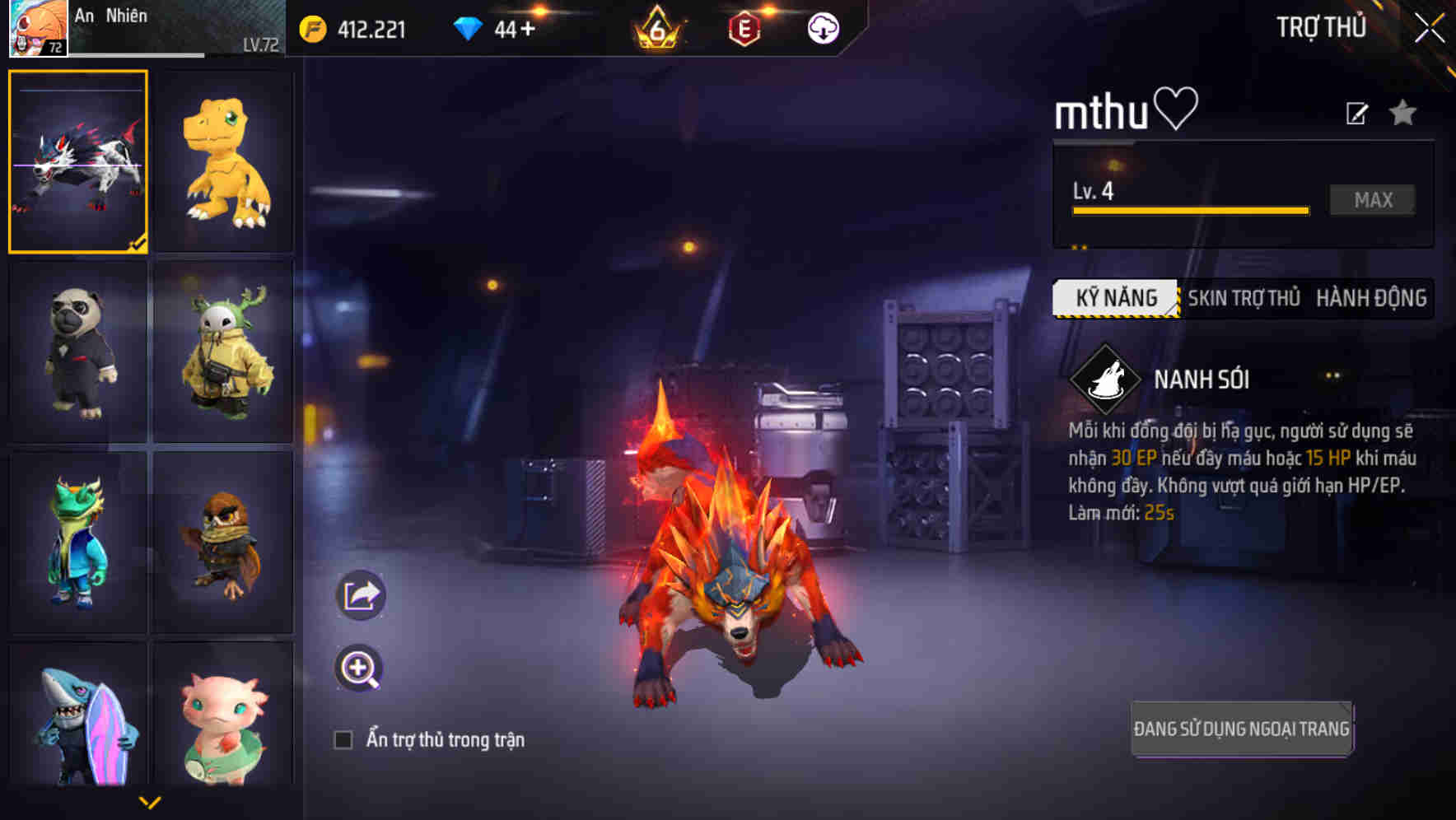Image resolution: width=1456 pixels, height=820 pixels.
Task: Open the HÀNH ĐỘNG tab
Action: coord(1370,299)
